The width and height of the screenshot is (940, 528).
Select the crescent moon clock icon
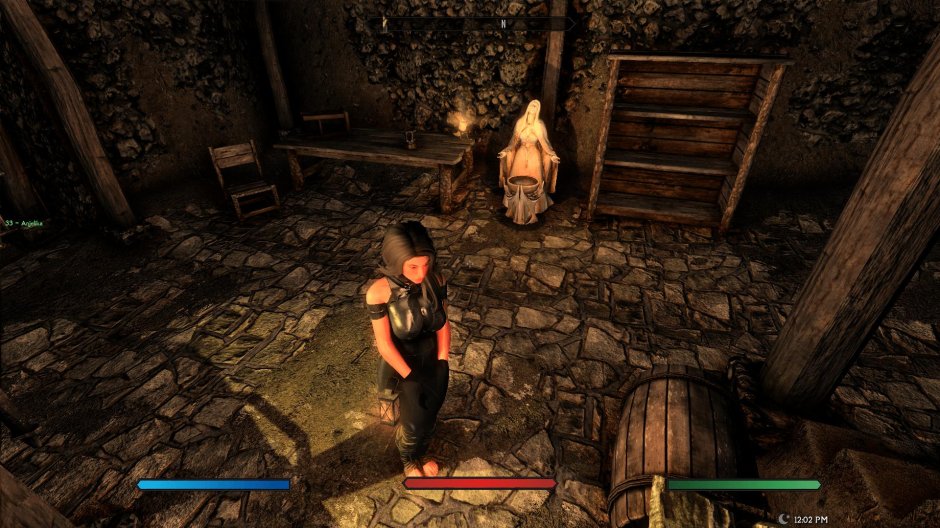[x=782, y=519]
